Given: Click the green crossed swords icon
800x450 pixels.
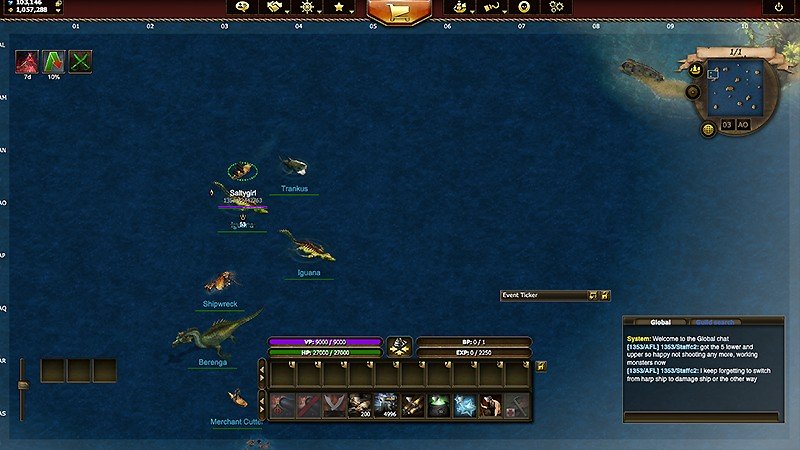Looking at the screenshot, I should [79, 61].
